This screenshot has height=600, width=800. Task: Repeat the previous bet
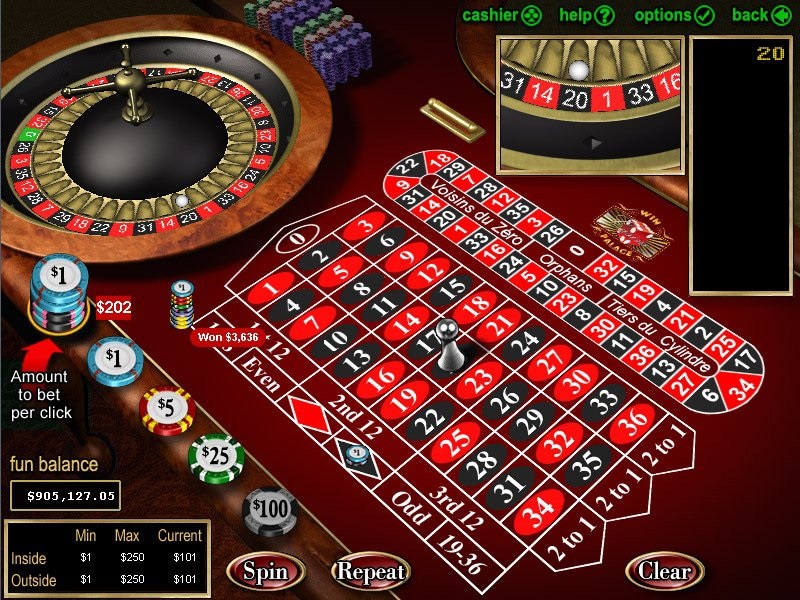point(371,572)
